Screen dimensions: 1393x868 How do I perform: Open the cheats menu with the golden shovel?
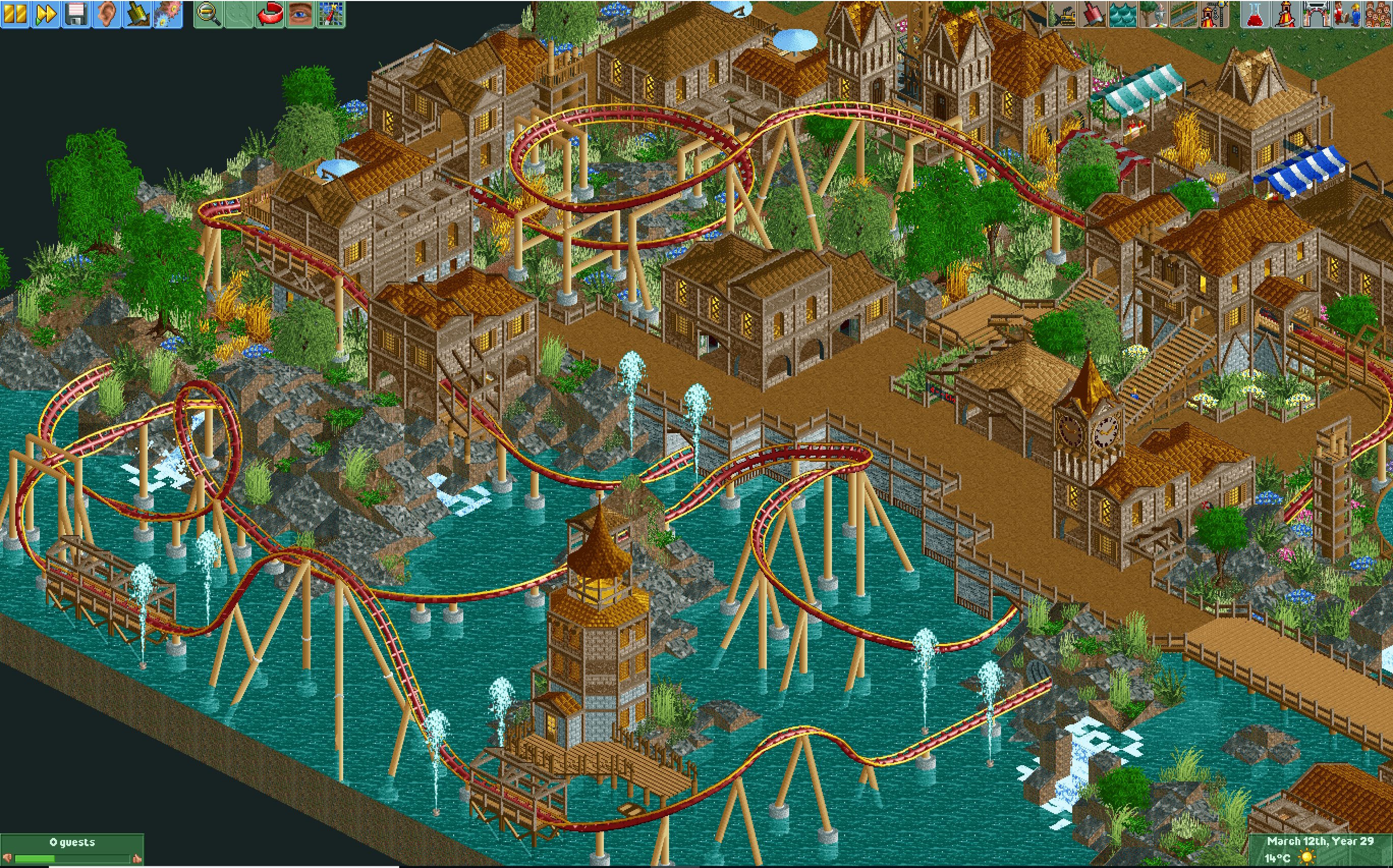[x=136, y=14]
